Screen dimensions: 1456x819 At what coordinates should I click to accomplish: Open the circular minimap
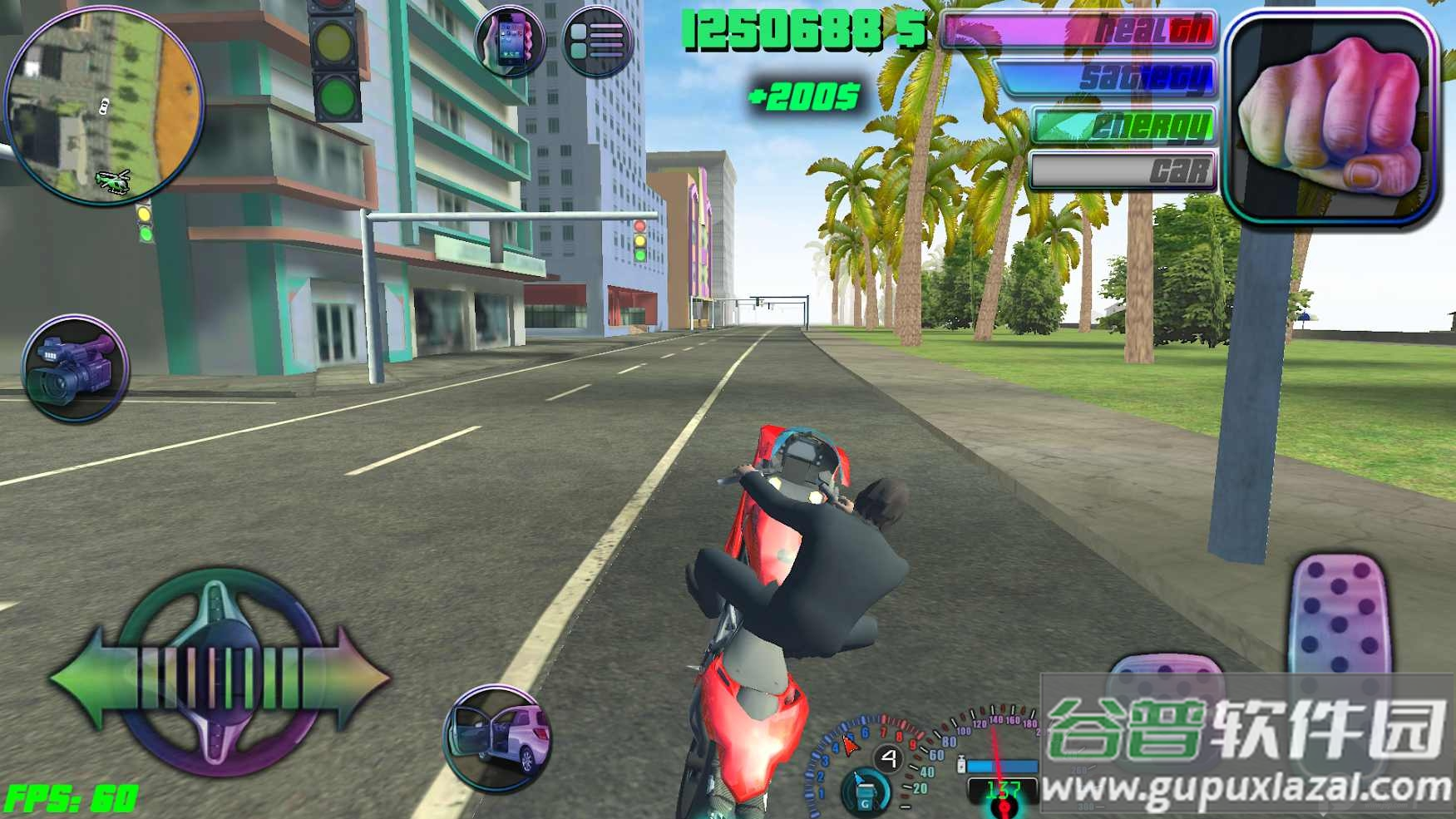pyautogui.click(x=103, y=104)
